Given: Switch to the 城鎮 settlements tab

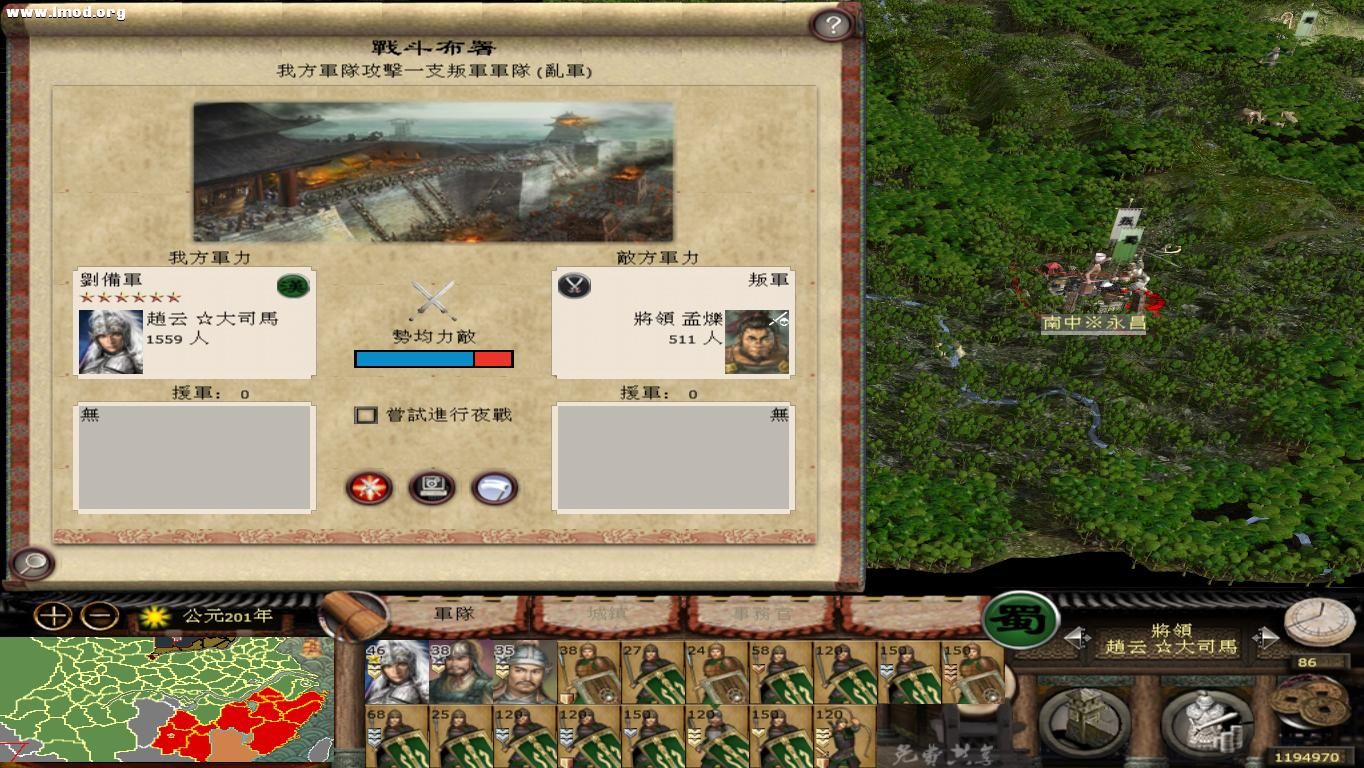Looking at the screenshot, I should (x=609, y=615).
